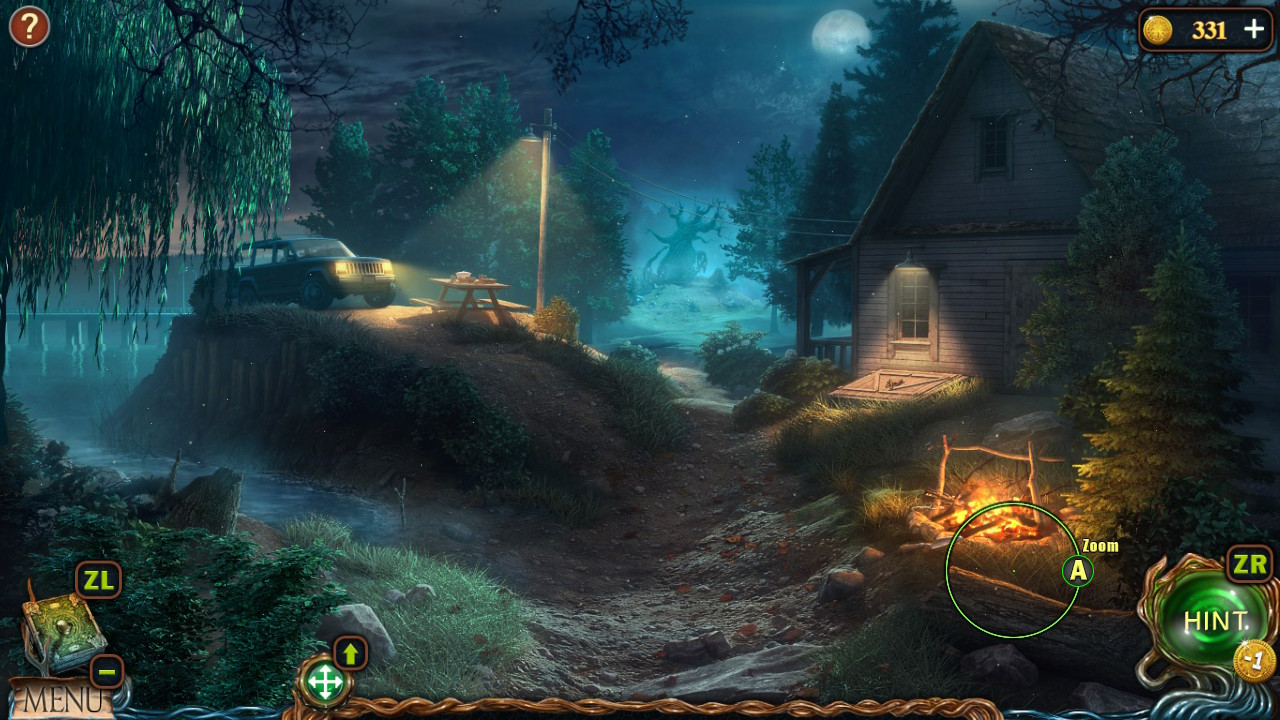Click the ZL shoulder button prompt
The height and width of the screenshot is (720, 1280).
(x=97, y=579)
